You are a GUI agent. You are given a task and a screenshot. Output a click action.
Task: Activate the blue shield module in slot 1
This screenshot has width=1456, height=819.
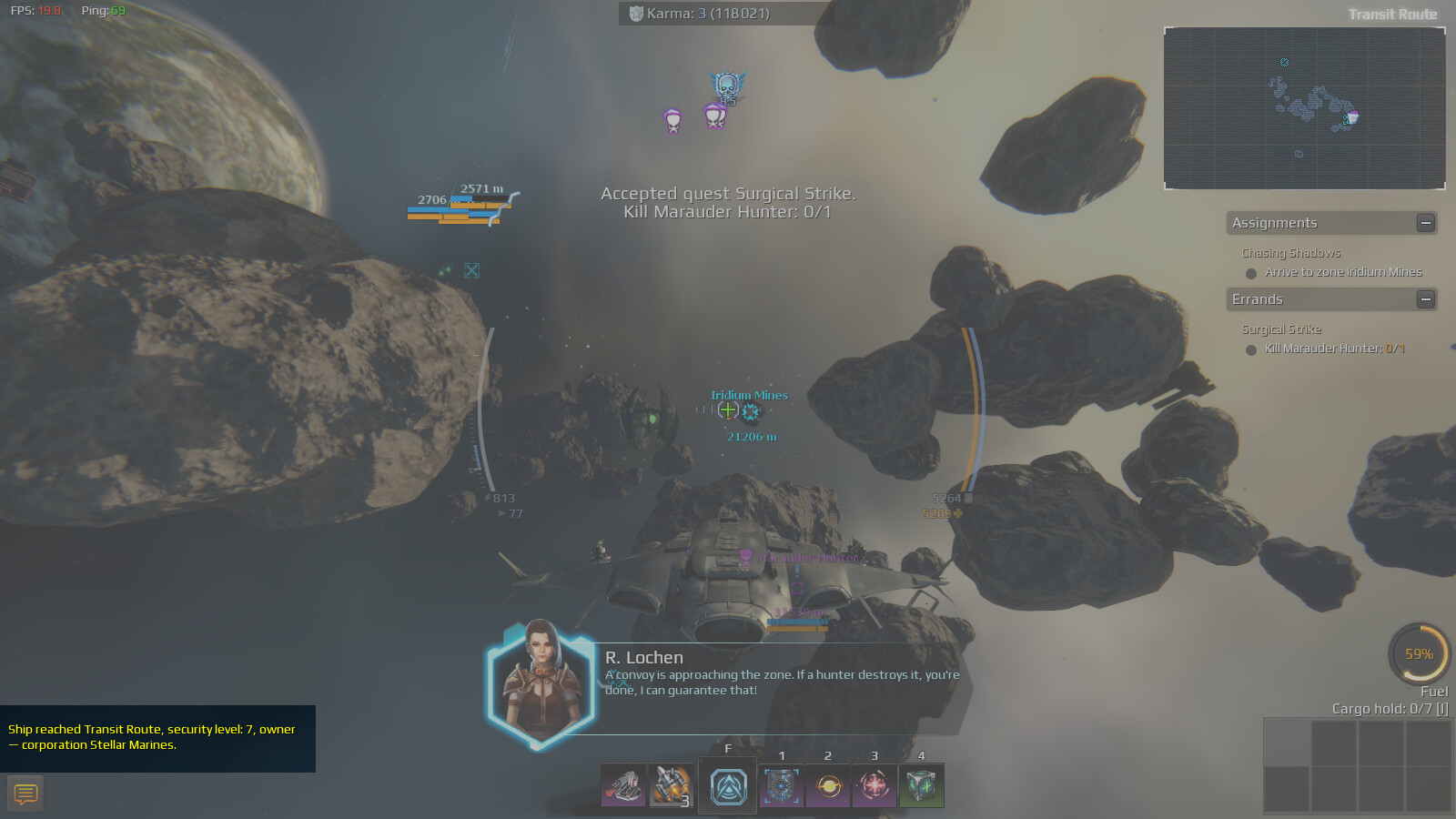(x=782, y=786)
